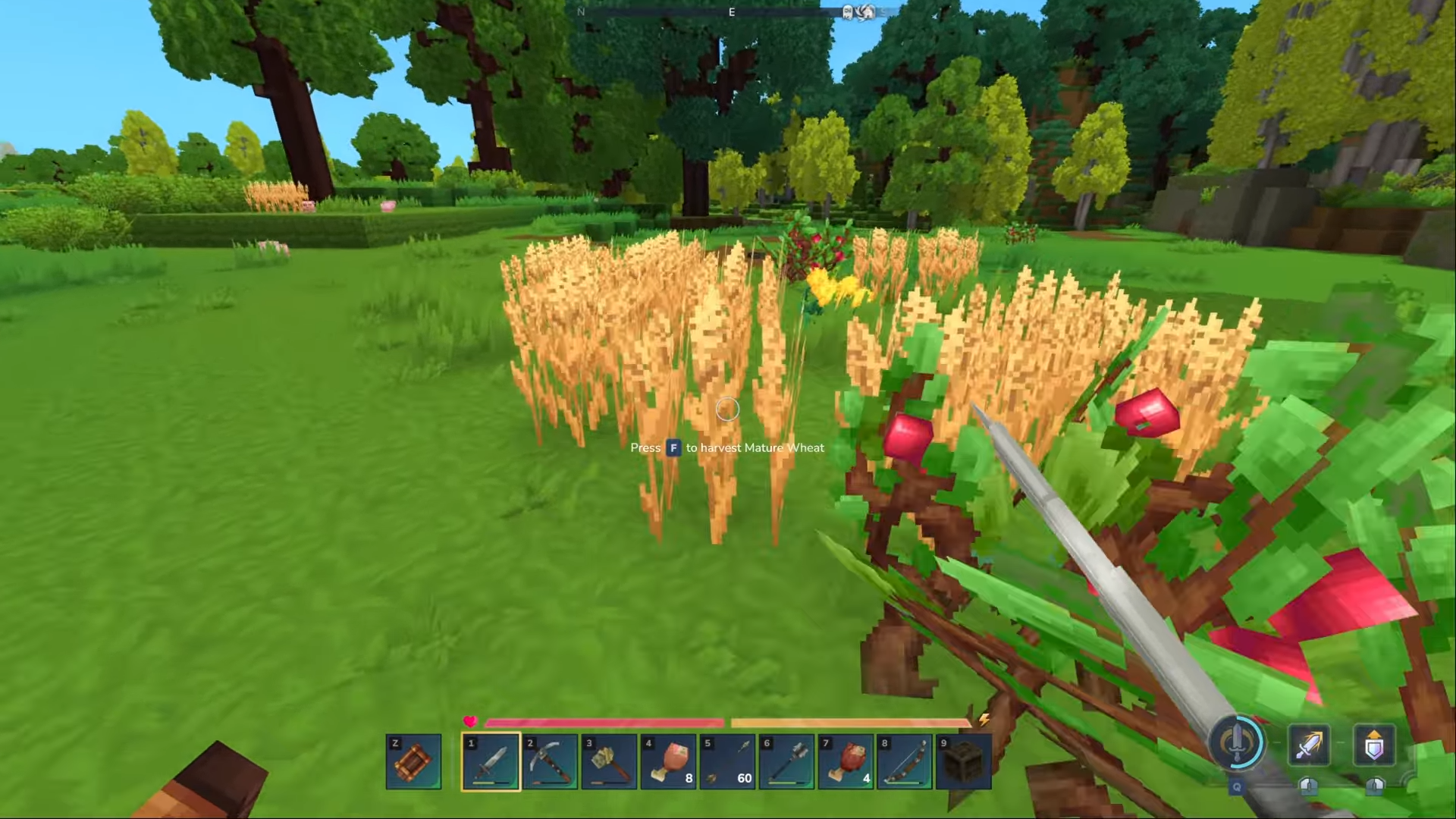Click the utility slot marked Z
1456x819 pixels.
click(x=414, y=761)
